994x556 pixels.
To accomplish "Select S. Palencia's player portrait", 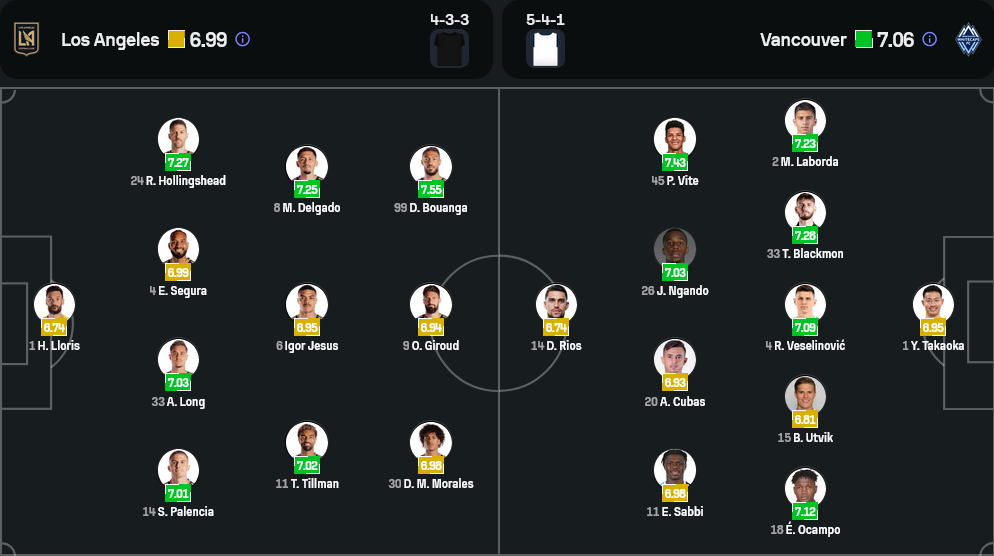I will point(178,471).
